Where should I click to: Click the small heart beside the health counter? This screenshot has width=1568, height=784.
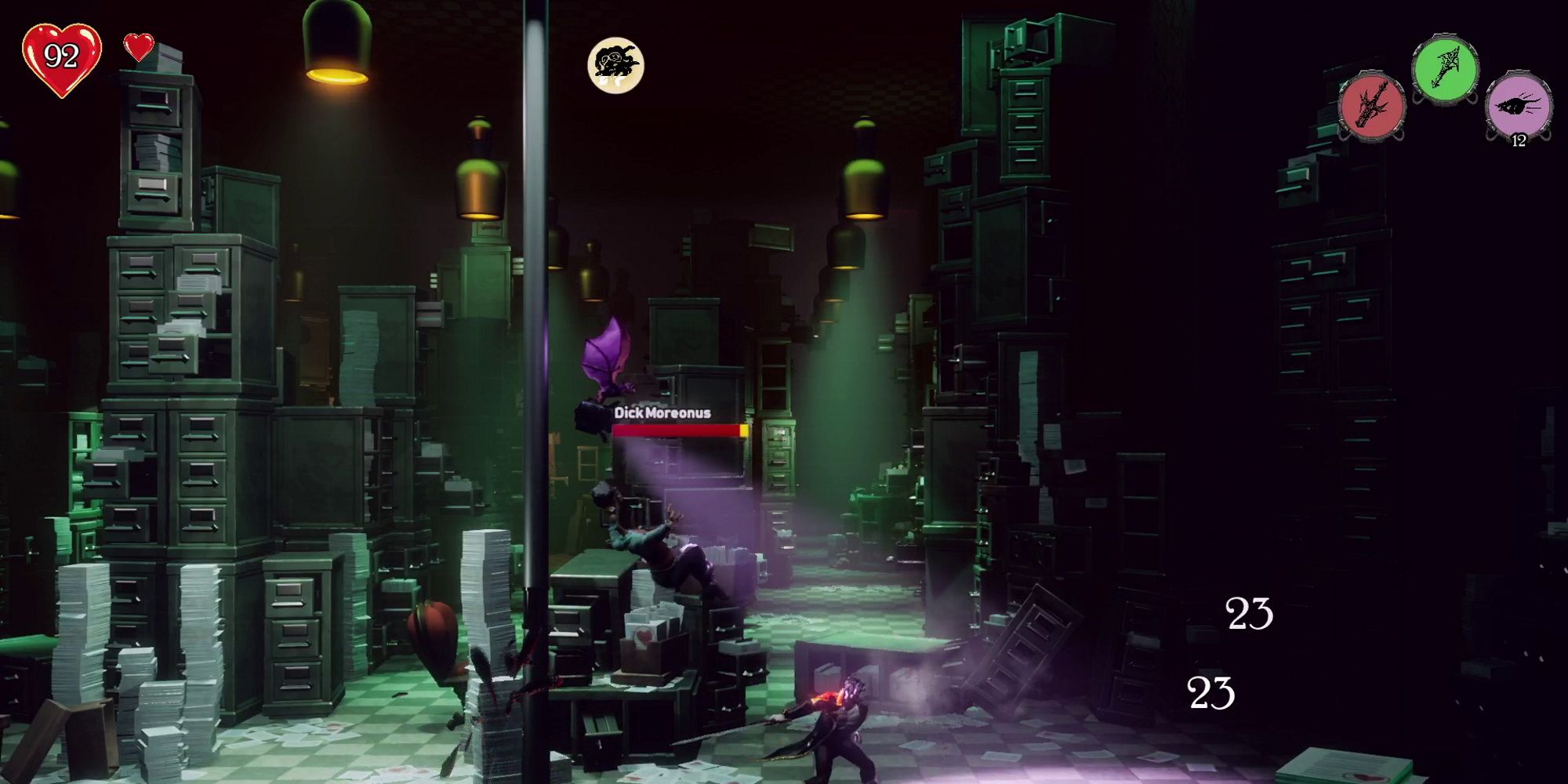coord(140,49)
